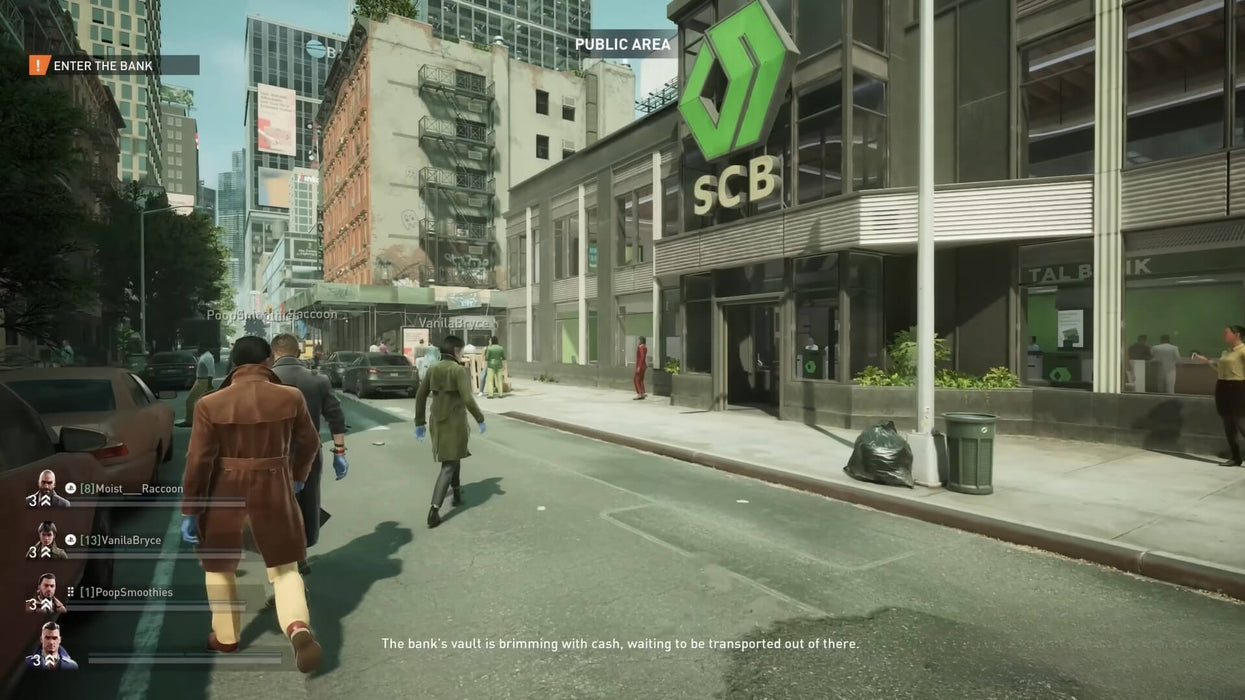Choose VanilaBryce's row in the squad list
The height and width of the screenshot is (700, 1245).
point(120,541)
